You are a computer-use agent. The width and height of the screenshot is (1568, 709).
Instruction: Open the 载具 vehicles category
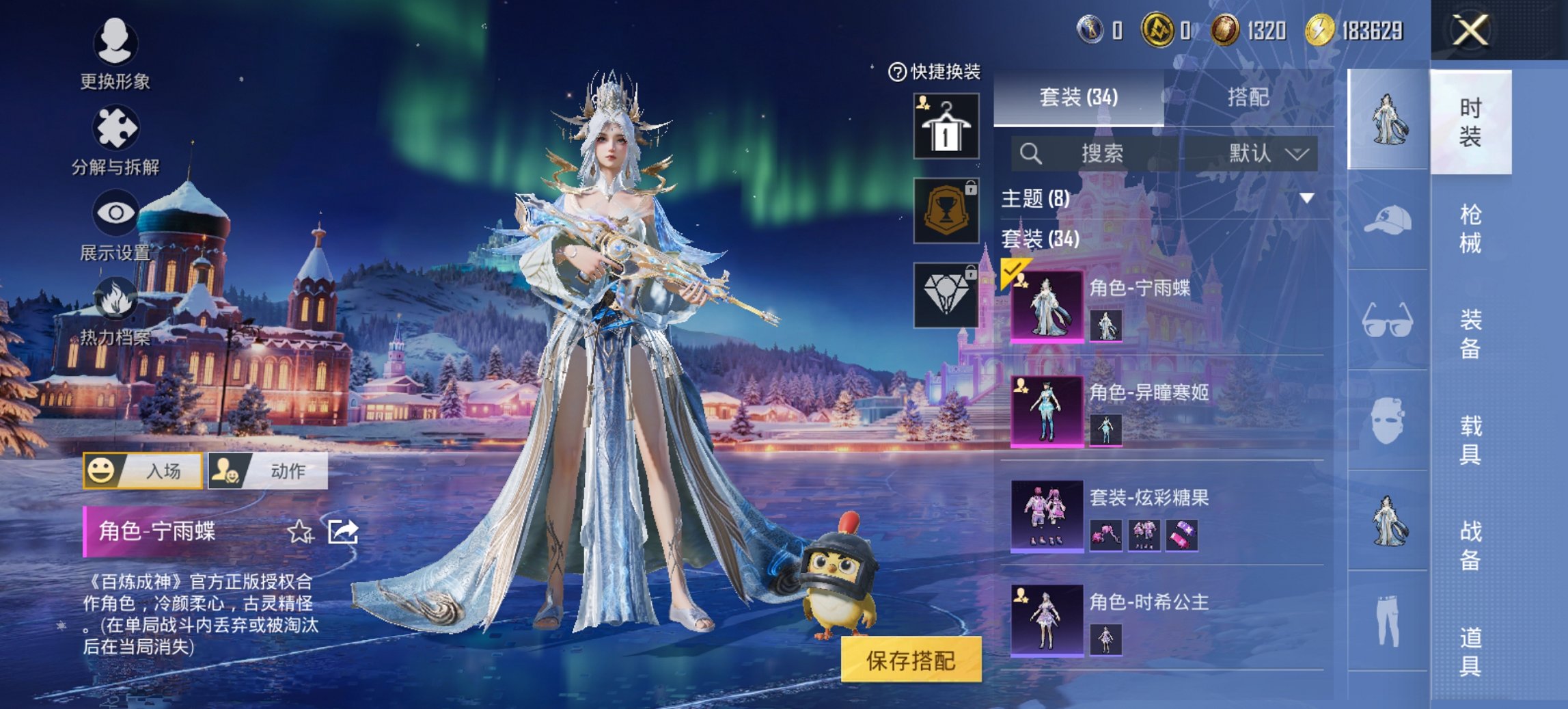coord(1470,440)
